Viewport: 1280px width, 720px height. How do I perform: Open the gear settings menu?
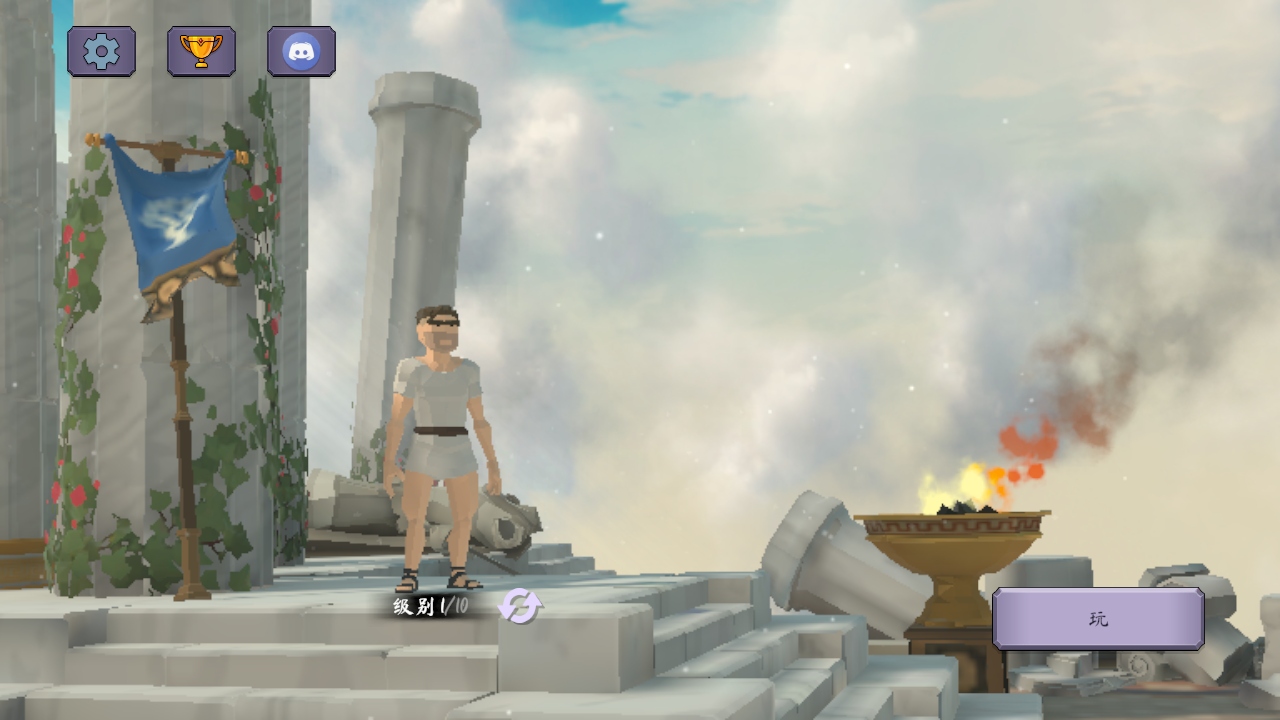coord(101,51)
